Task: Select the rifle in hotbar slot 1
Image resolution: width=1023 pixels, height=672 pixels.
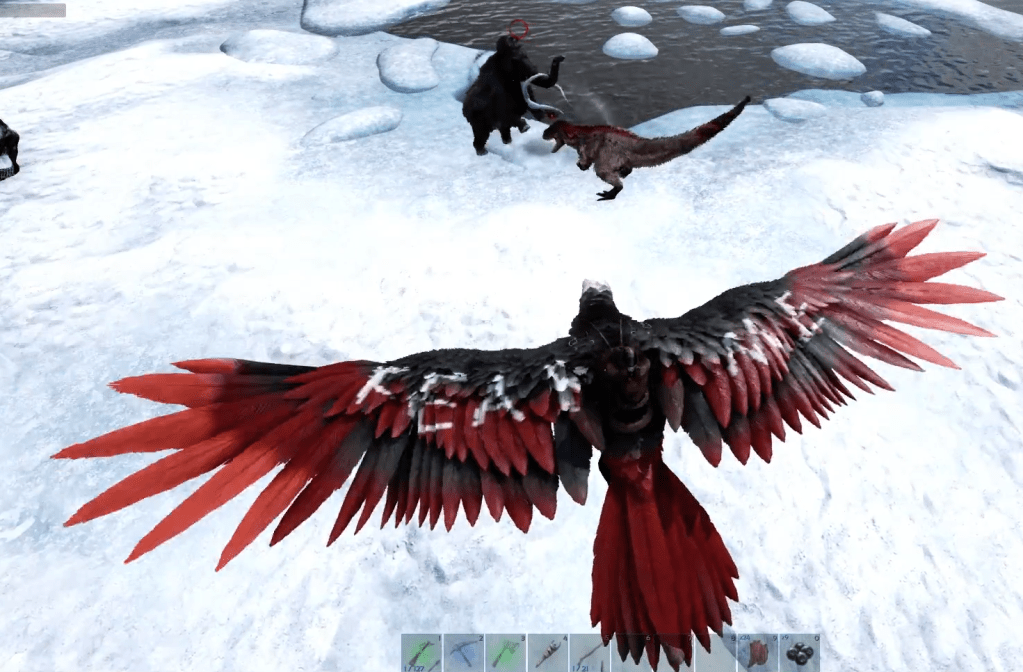Action: coord(421,652)
